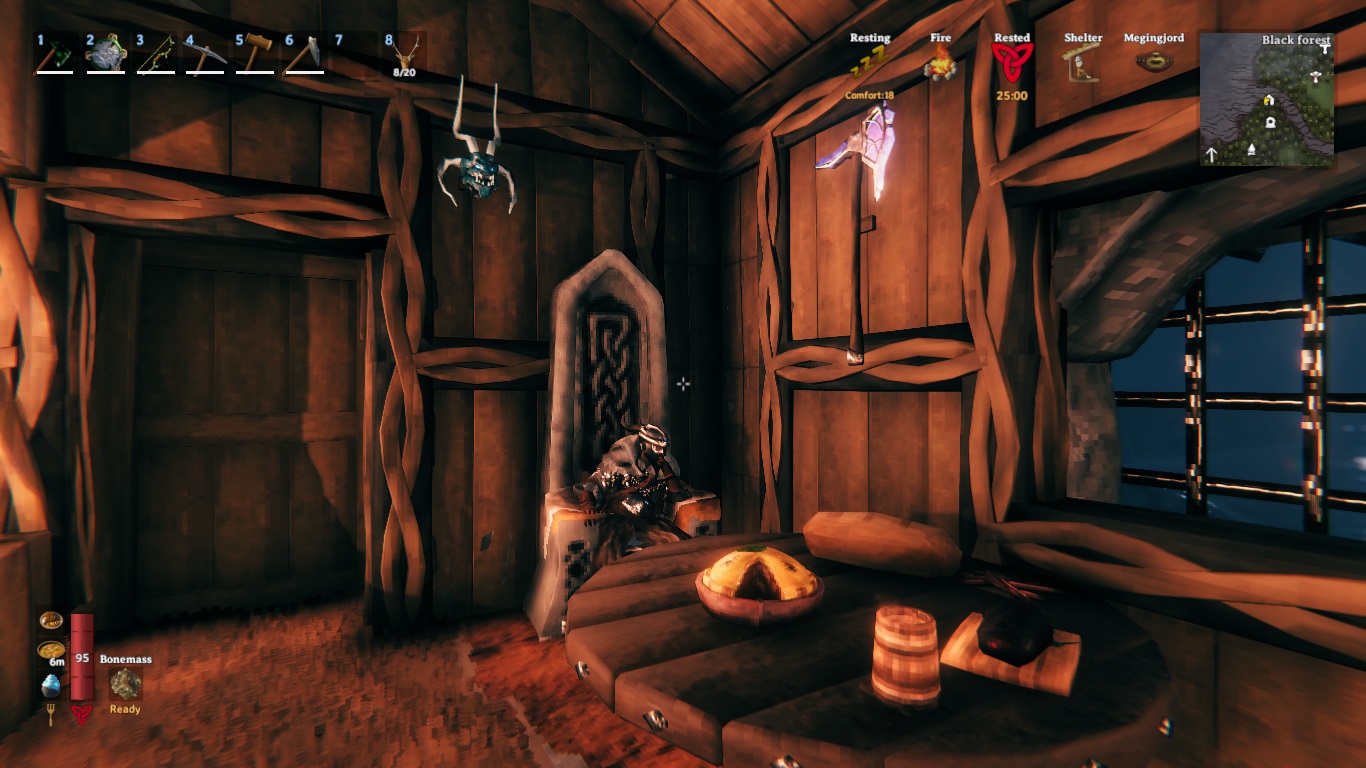Select the pickaxe in hotbar slot 4
This screenshot has width=1366, height=768.
tap(204, 54)
